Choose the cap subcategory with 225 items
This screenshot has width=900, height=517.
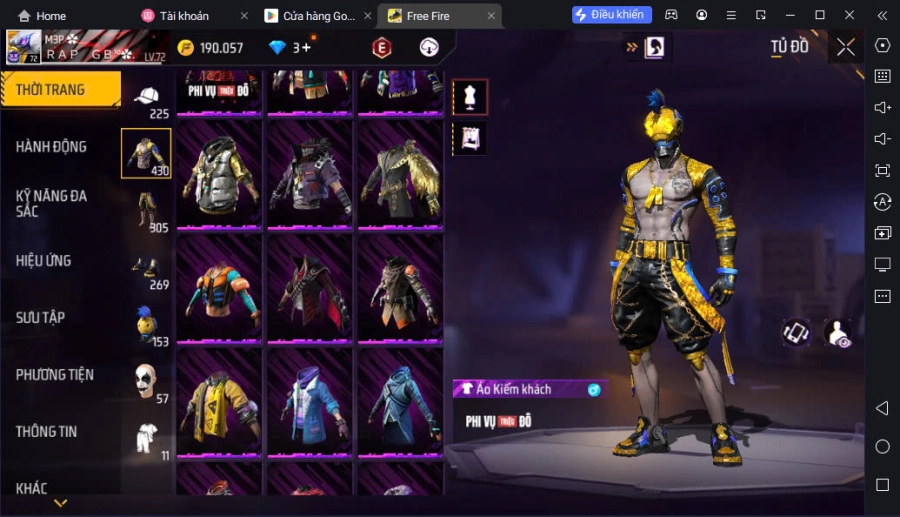tap(147, 100)
